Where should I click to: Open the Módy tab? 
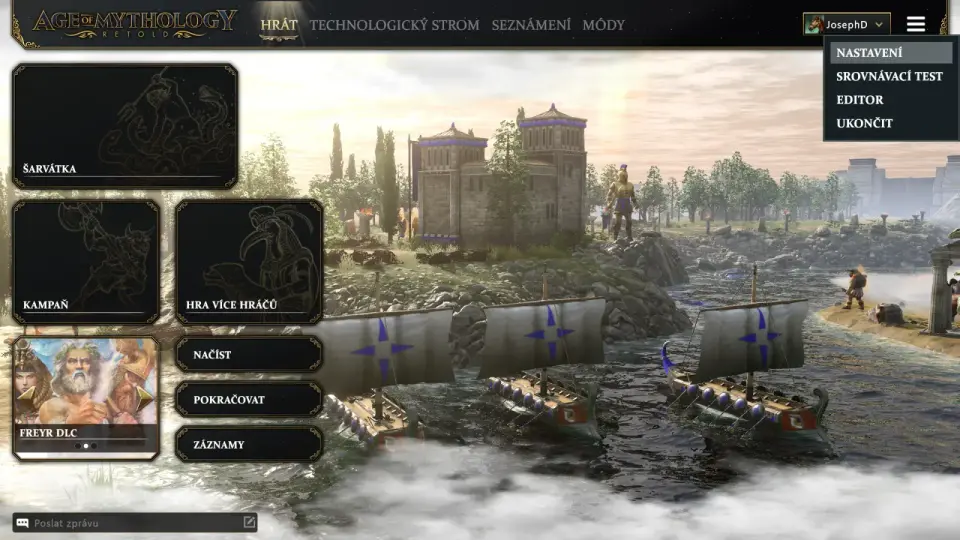click(x=603, y=25)
